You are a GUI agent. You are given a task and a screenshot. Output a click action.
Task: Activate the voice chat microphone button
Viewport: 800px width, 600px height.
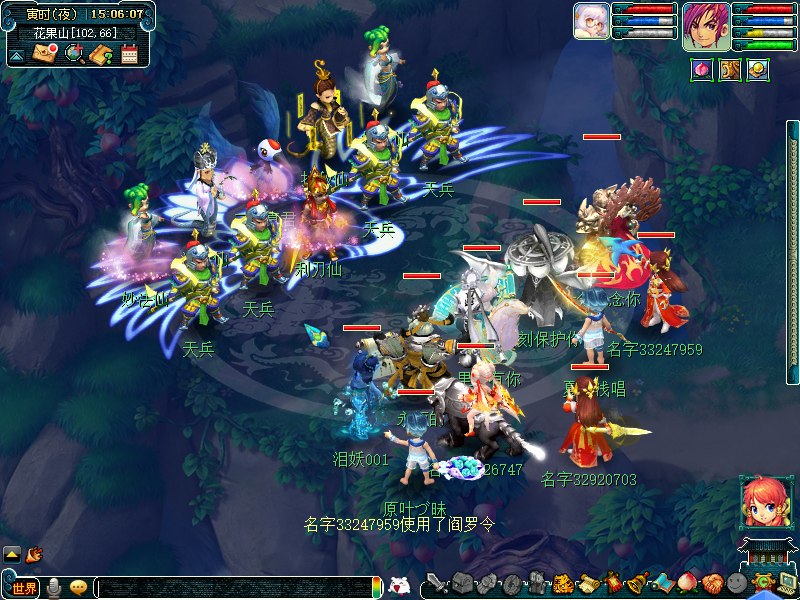[x=54, y=587]
